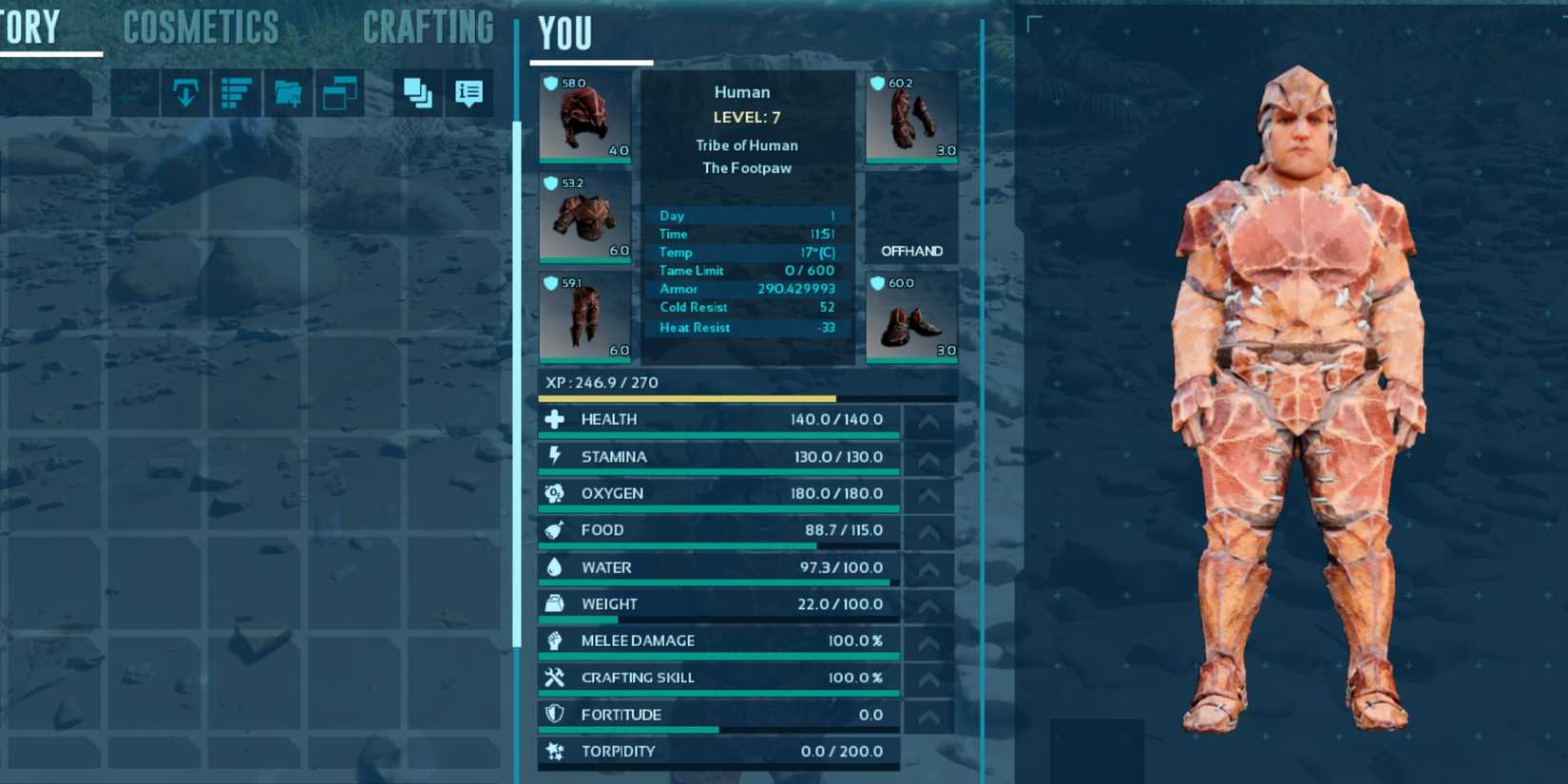1568x784 pixels.
Task: Click the drop-all-items down arrow icon
Action: (x=185, y=93)
